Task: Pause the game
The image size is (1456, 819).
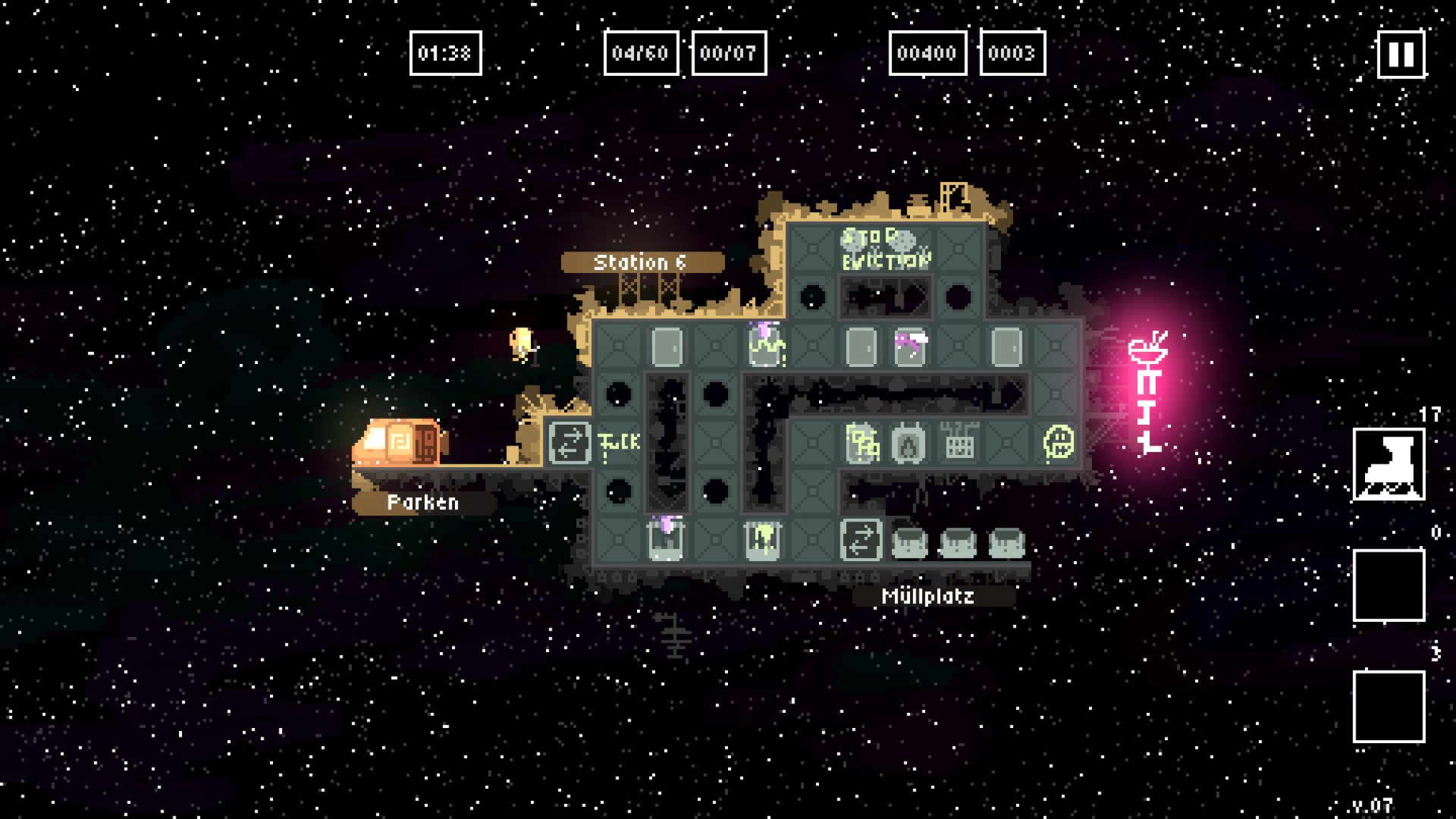Action: pyautogui.click(x=1400, y=54)
